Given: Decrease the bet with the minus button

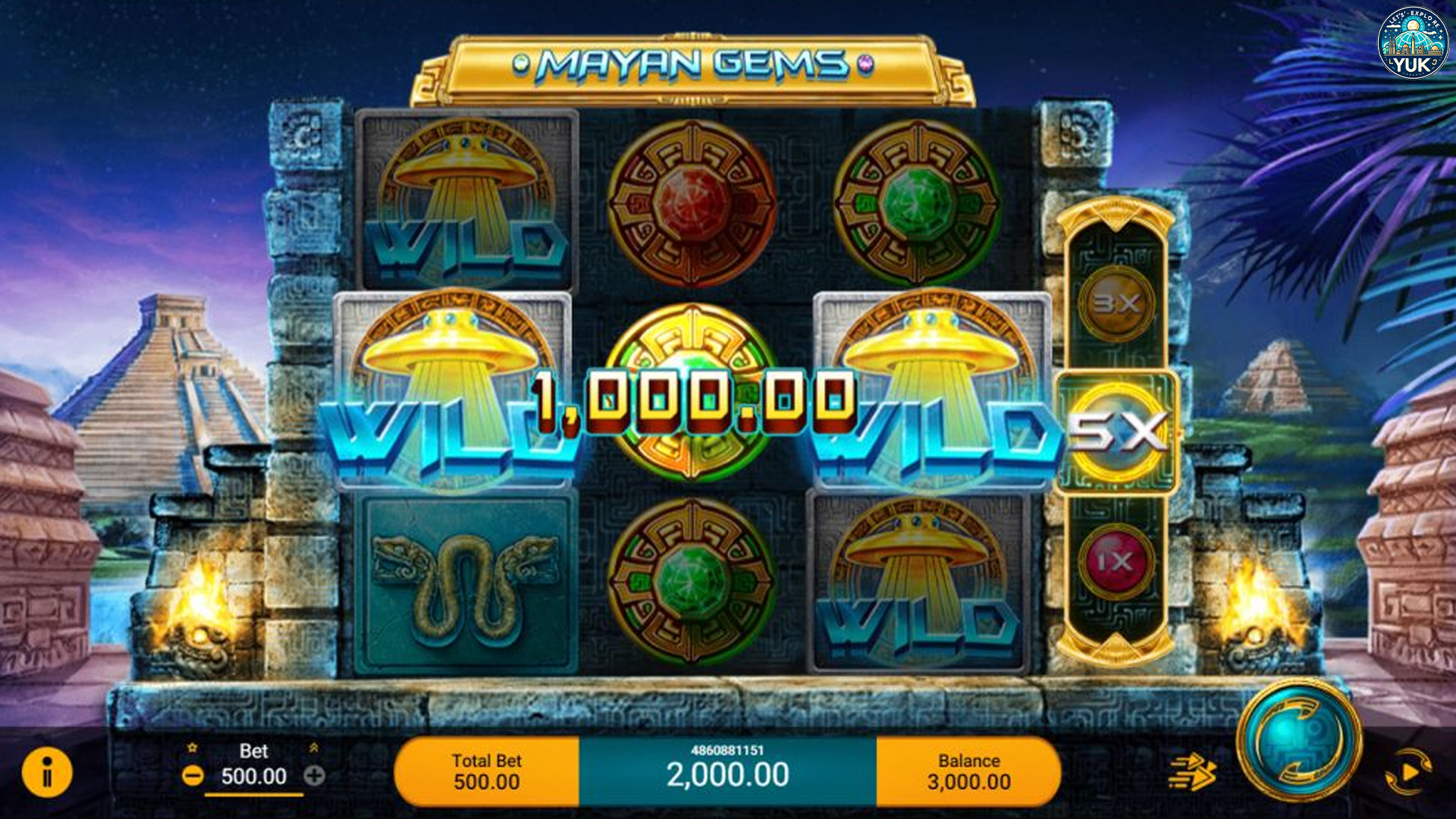Looking at the screenshot, I should click(195, 777).
